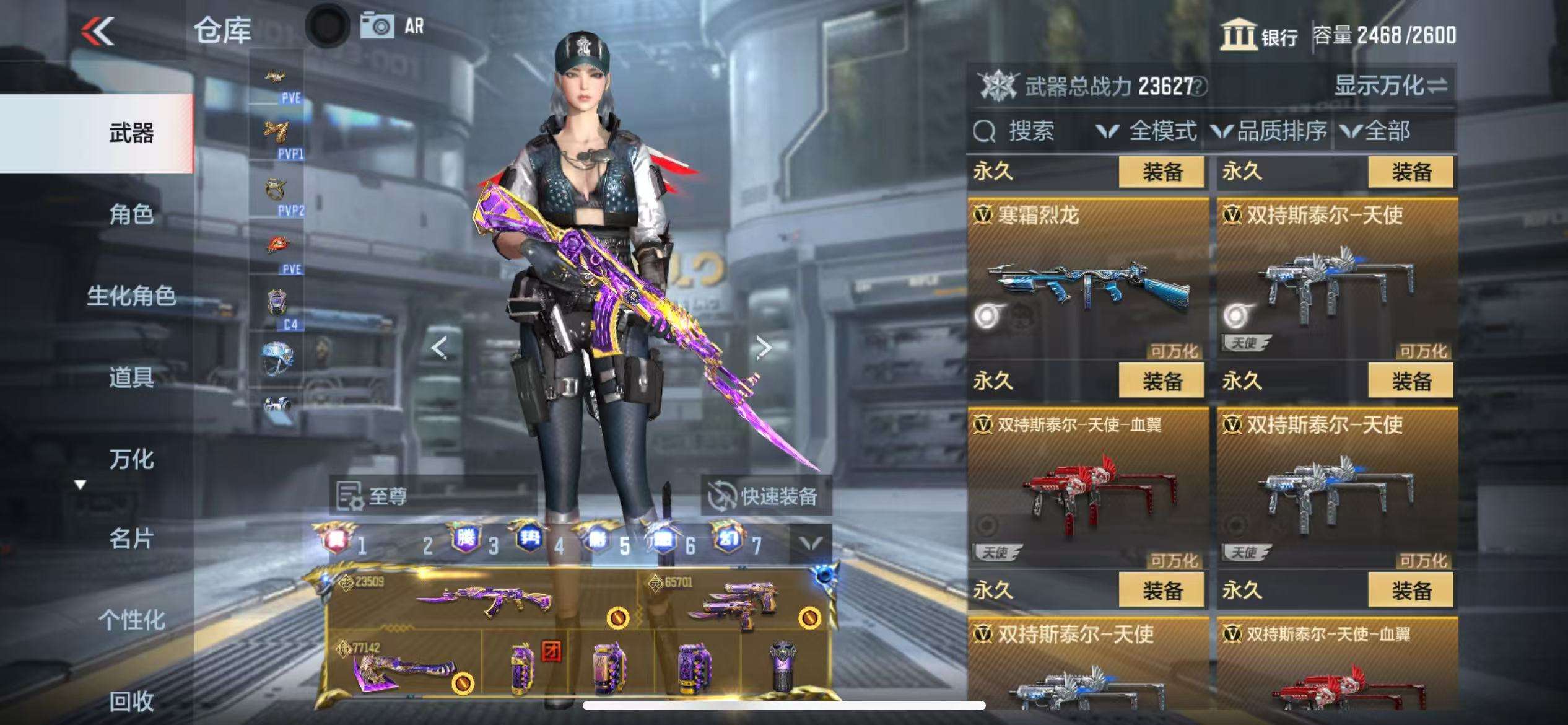Screen dimensions: 1568x725
Task: Open the 个性化 tab
Action: click(131, 620)
